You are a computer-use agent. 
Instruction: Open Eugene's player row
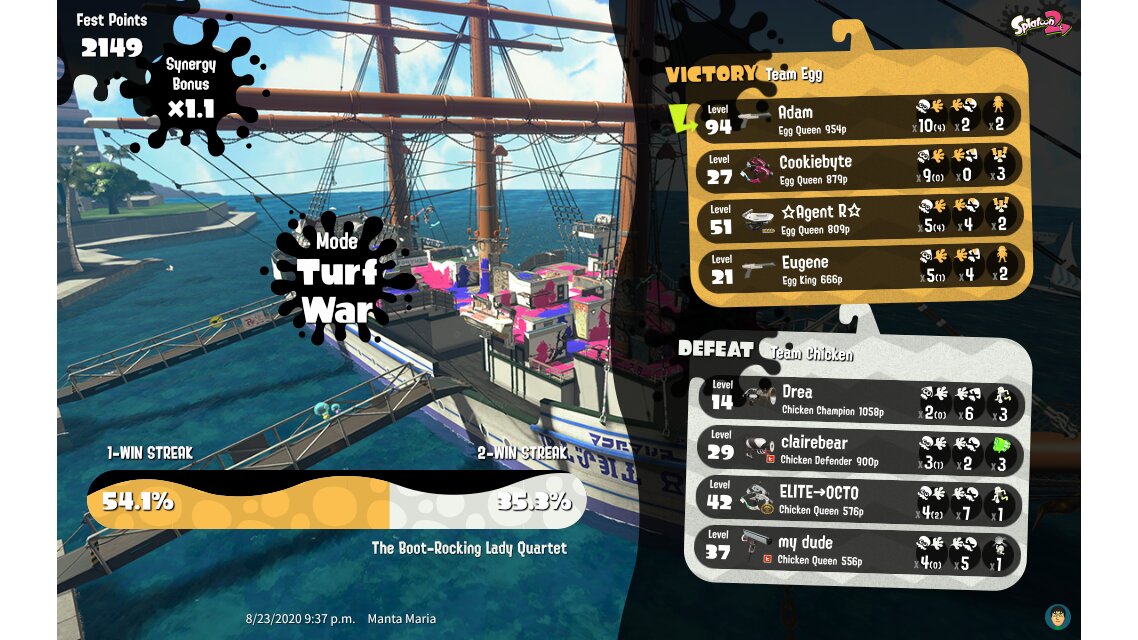pos(860,268)
